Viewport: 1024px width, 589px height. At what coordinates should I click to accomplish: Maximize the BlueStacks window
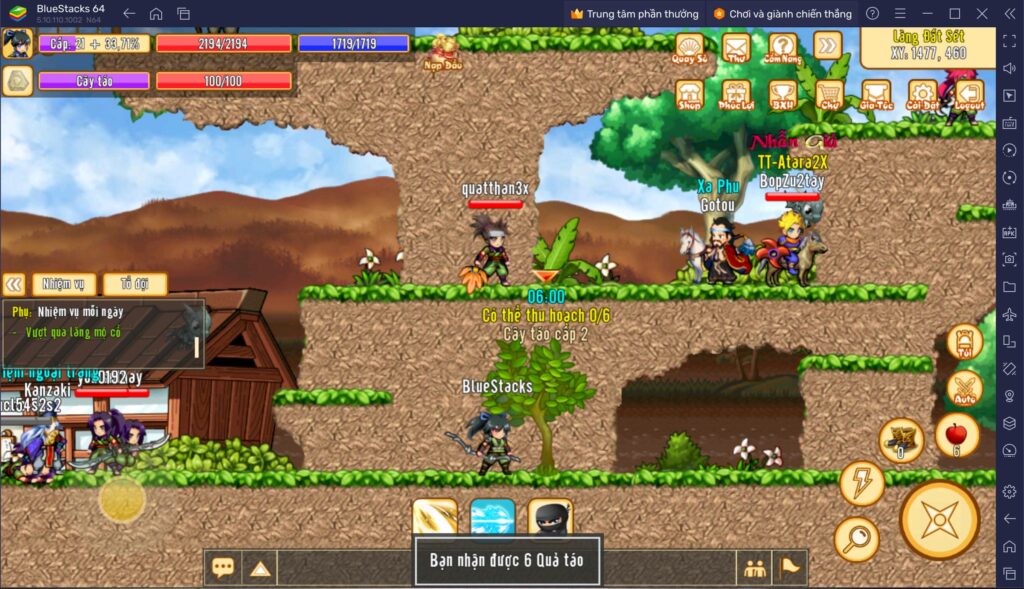click(954, 13)
